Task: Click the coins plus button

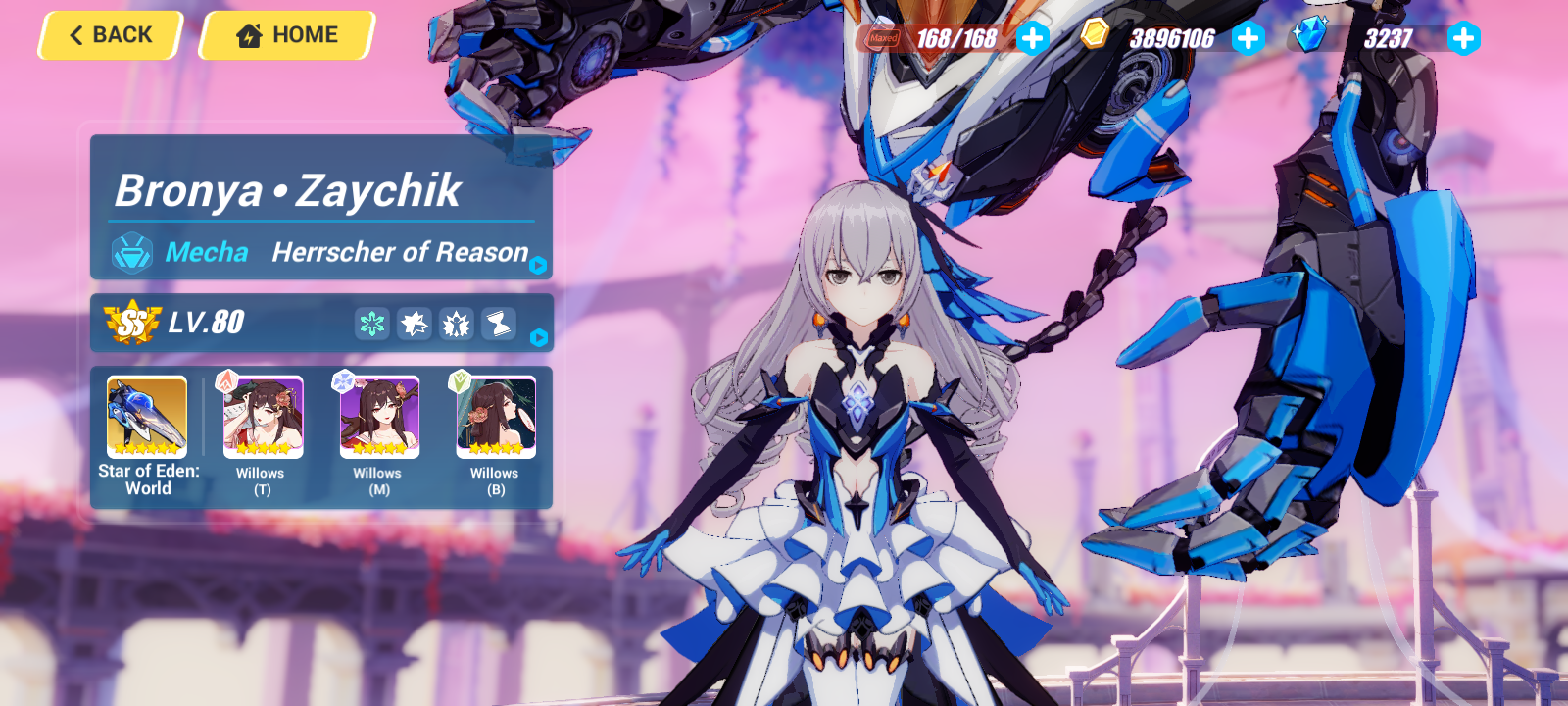Action: [1248, 39]
